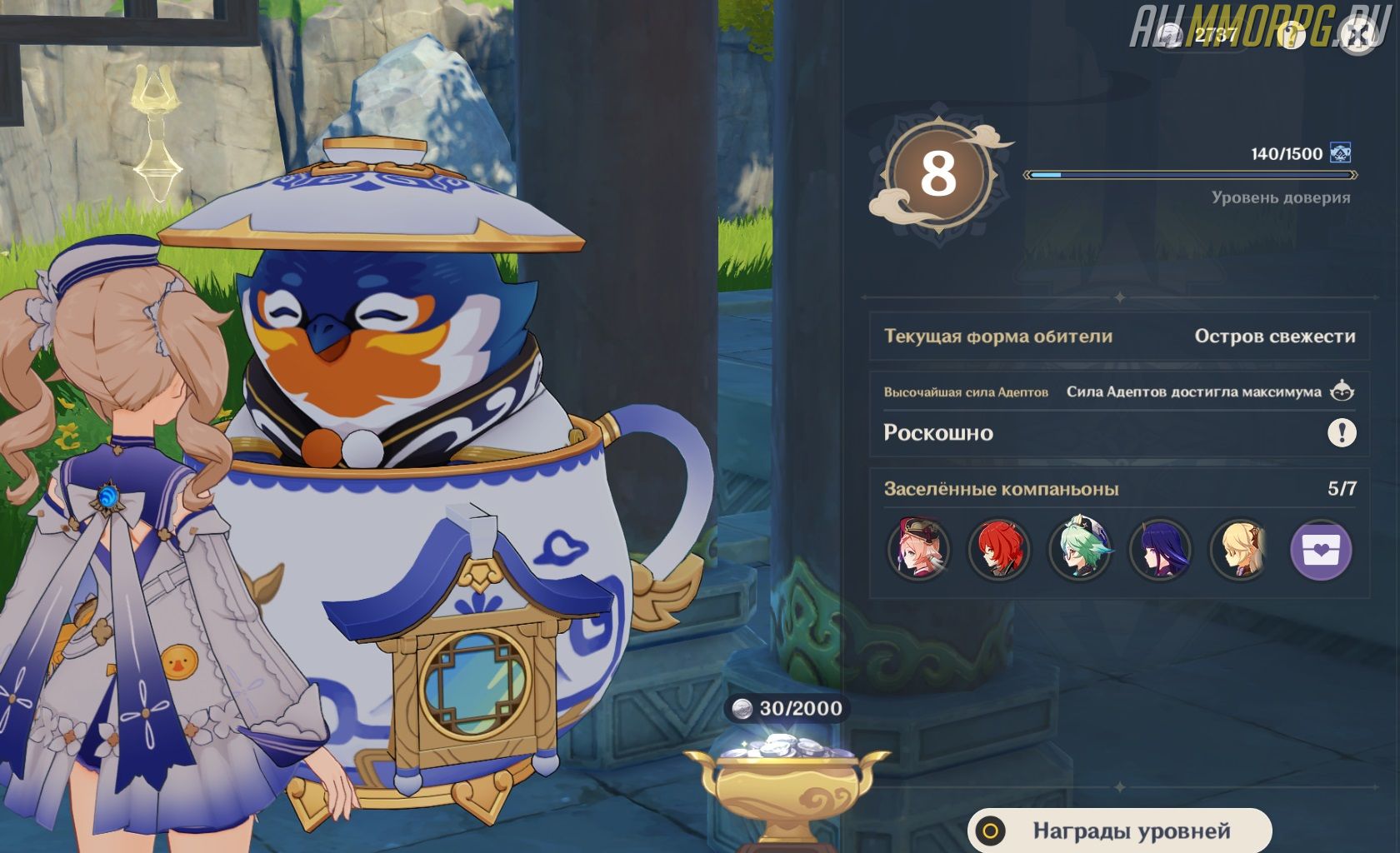Select the purple-haired Raiden Shogun portrait
Image resolution: width=1400 pixels, height=853 pixels.
pyautogui.click(x=1159, y=550)
